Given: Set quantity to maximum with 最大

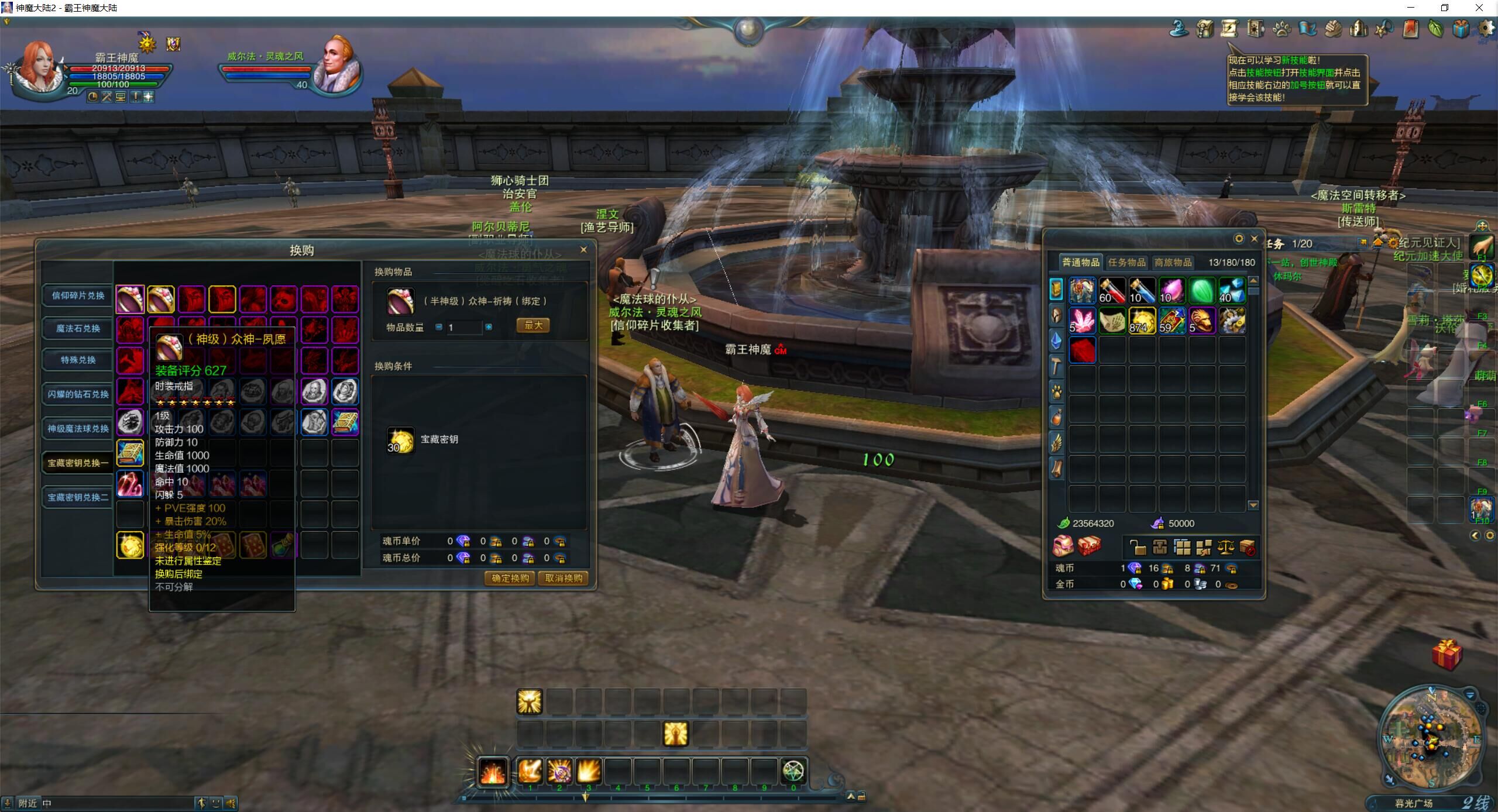Looking at the screenshot, I should [532, 325].
